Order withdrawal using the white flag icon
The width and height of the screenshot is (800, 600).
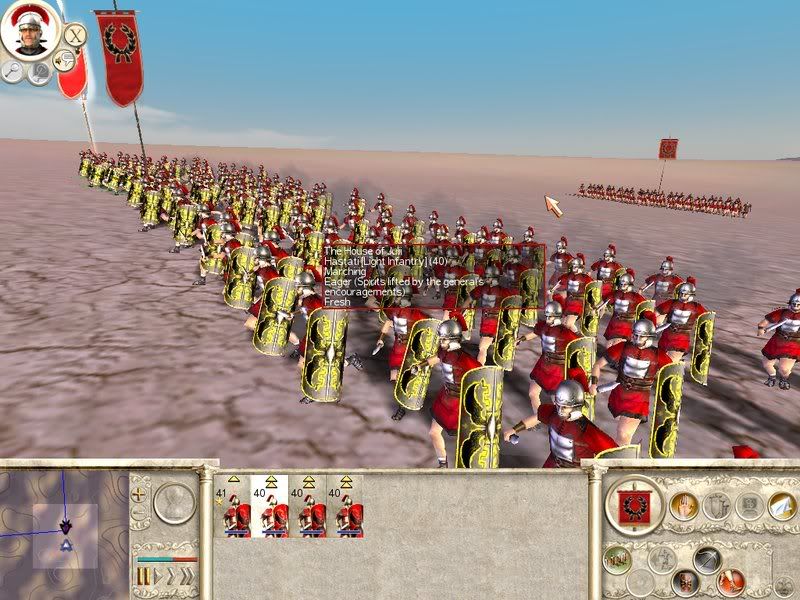click(781, 506)
